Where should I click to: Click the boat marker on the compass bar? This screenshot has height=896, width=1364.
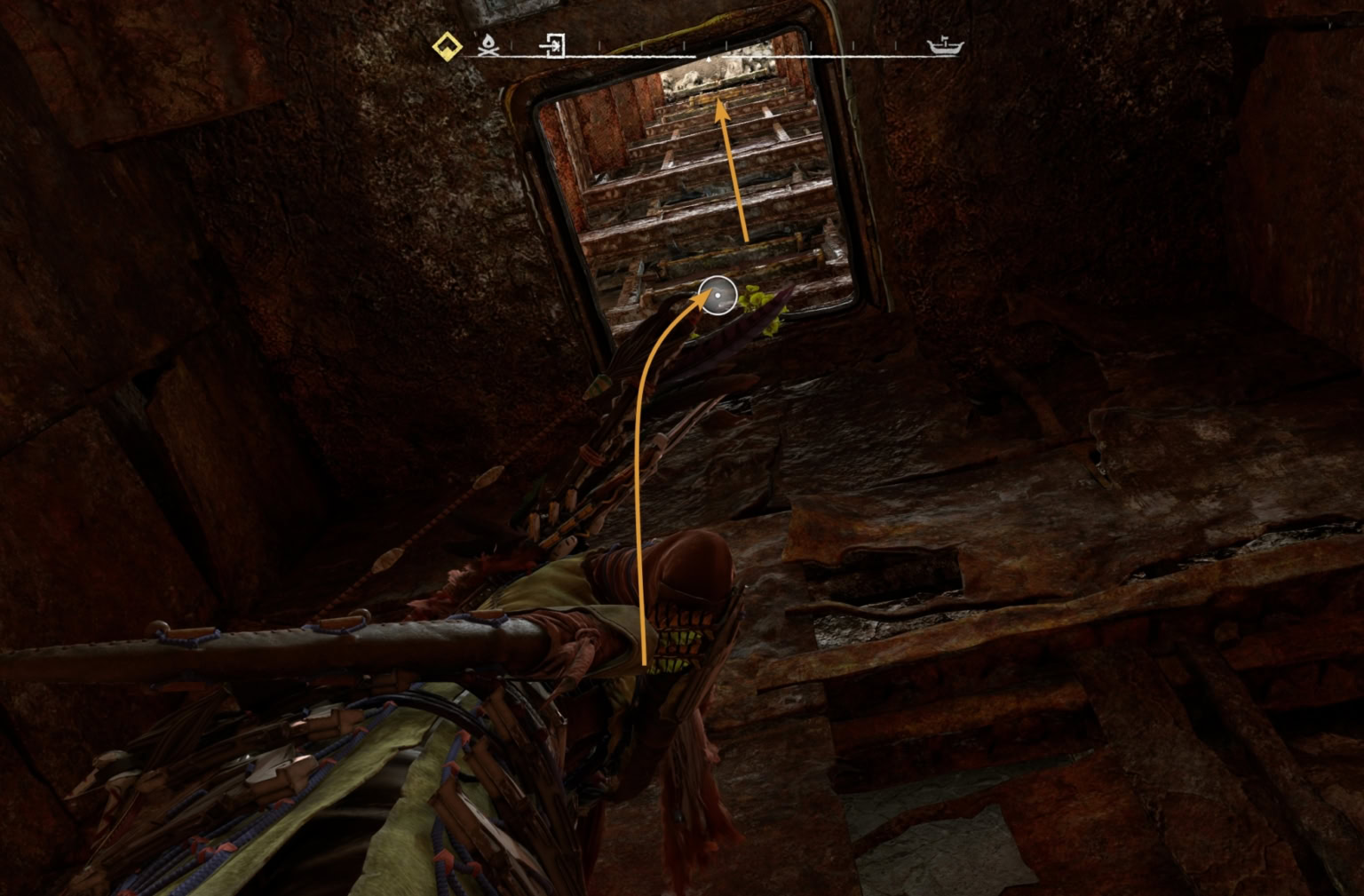coord(944,45)
